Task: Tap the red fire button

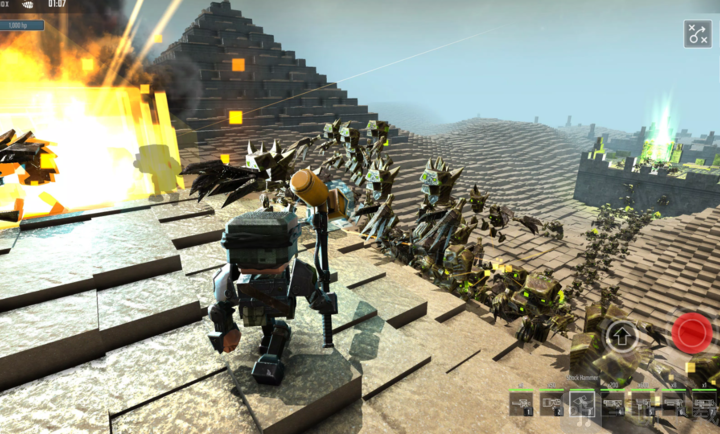Action: tap(691, 333)
